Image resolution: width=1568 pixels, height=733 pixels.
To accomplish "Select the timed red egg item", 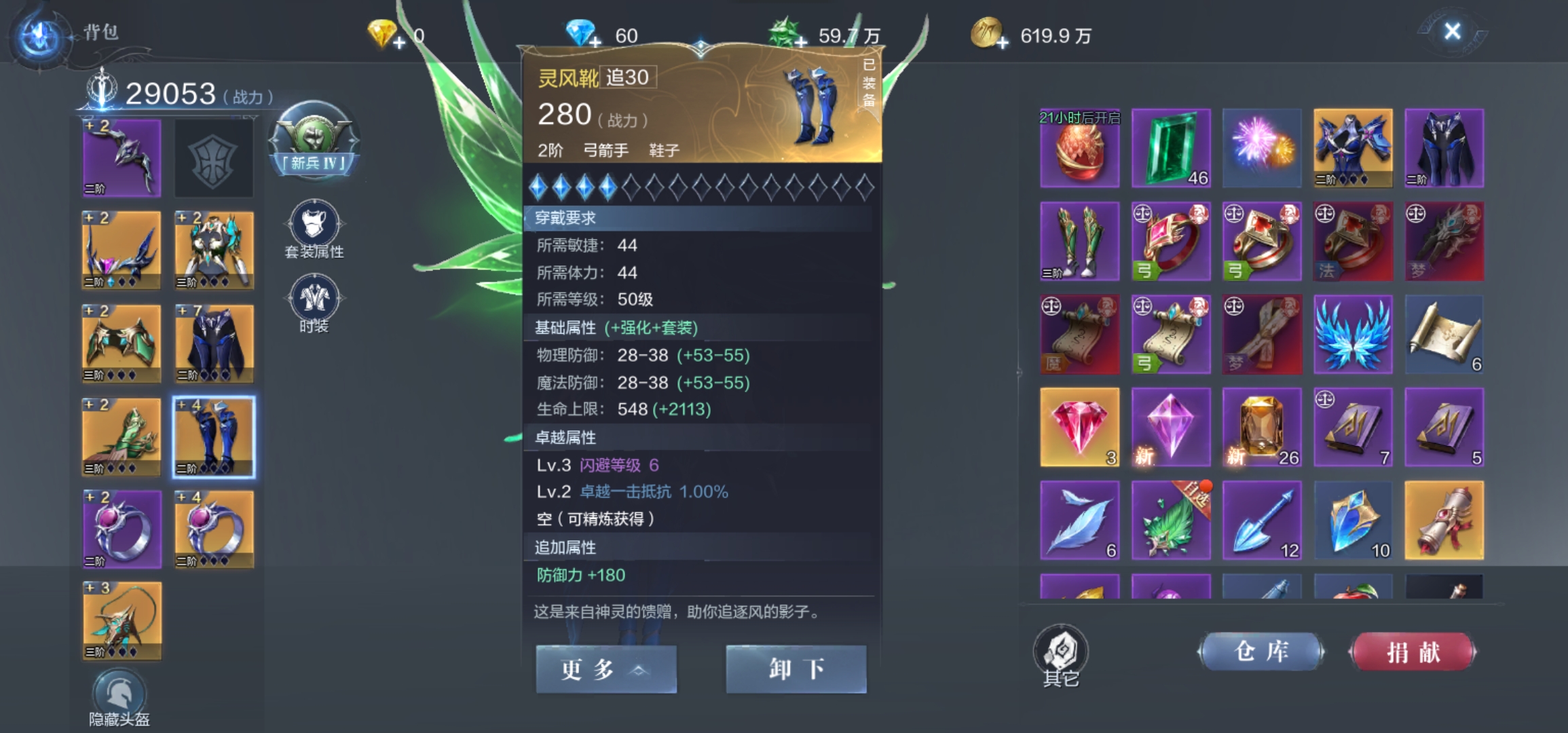I will [1079, 149].
